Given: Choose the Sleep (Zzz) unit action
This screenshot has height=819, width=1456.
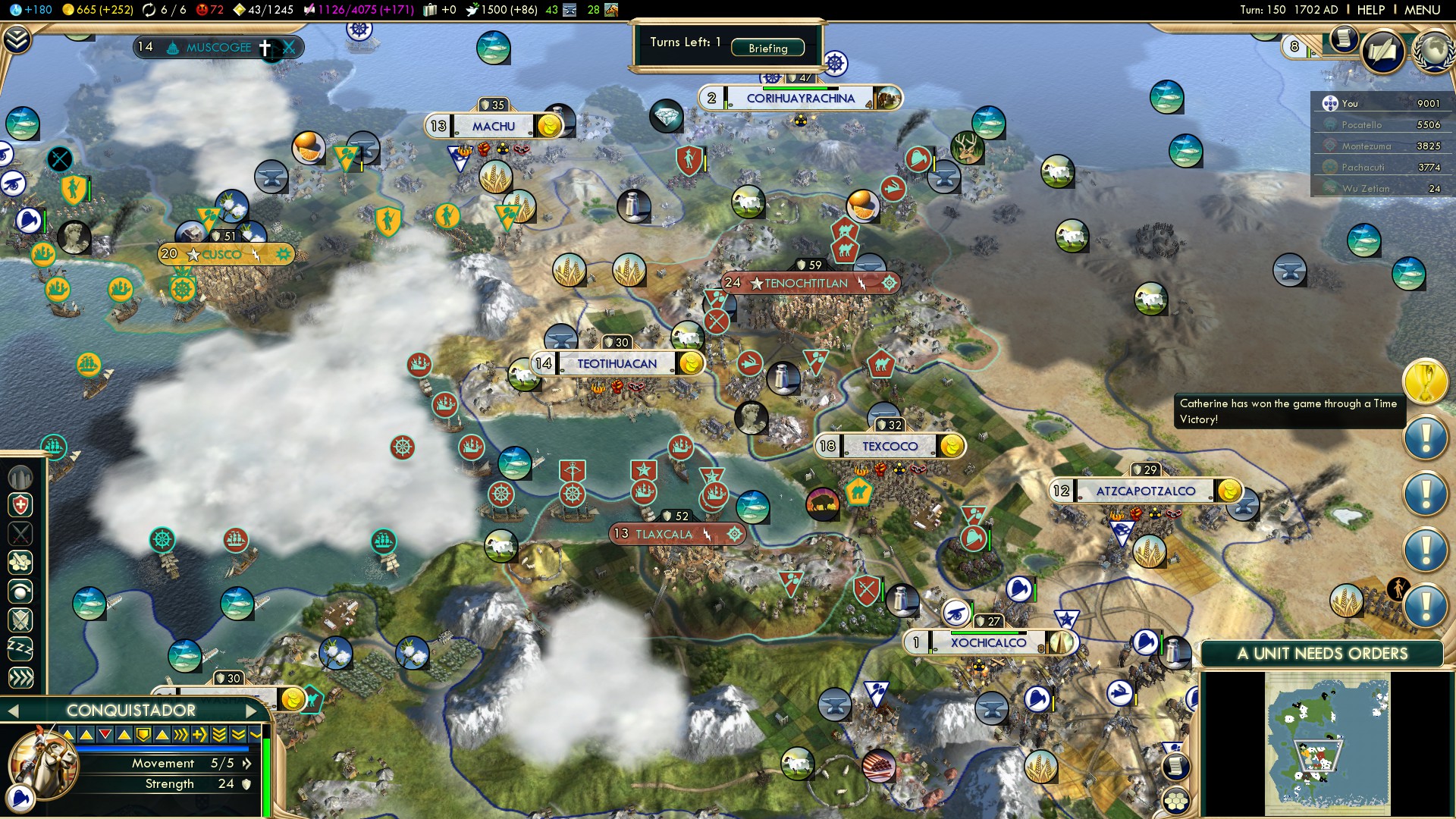Looking at the screenshot, I should (20, 648).
